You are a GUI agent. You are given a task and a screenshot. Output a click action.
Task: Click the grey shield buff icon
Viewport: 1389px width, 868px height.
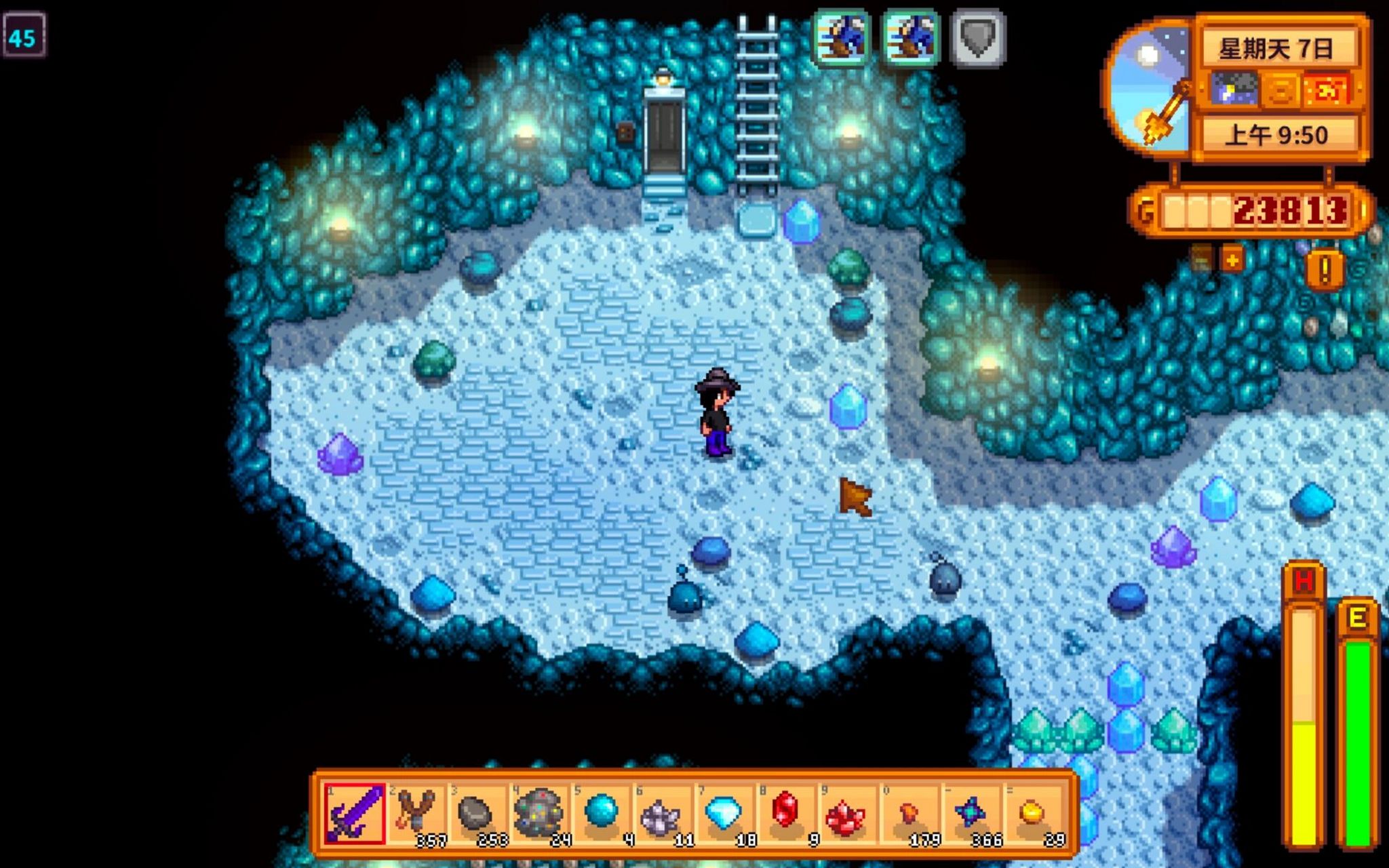coord(977,38)
